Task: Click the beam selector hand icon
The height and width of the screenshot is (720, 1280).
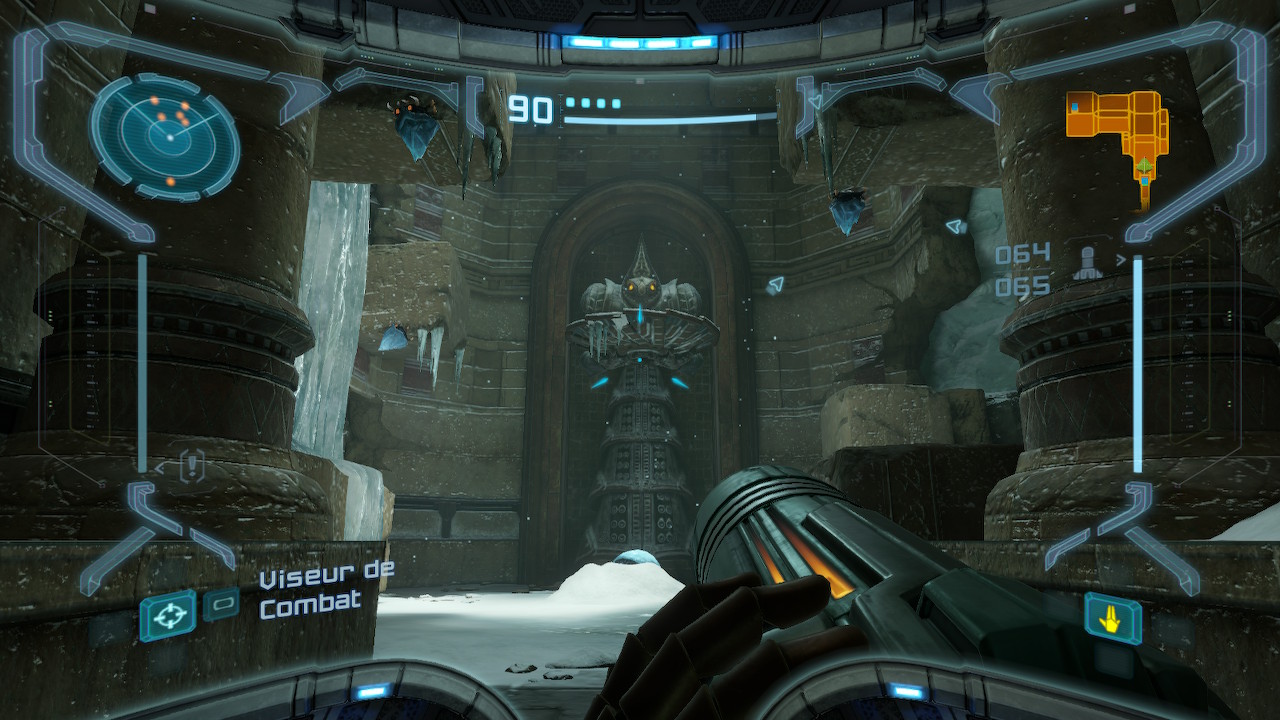Action: [x=1112, y=618]
